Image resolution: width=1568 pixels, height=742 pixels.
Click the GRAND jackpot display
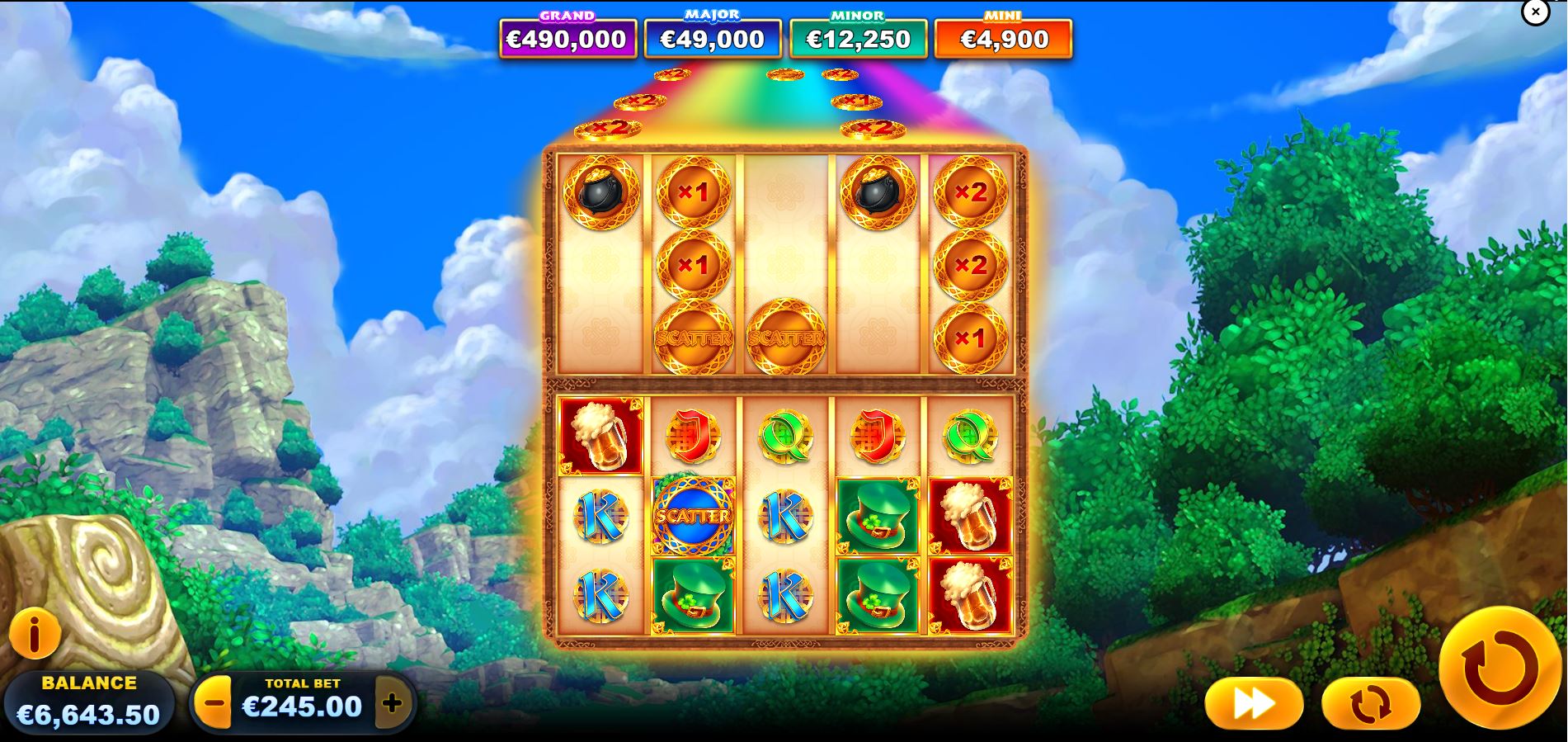pos(567,36)
